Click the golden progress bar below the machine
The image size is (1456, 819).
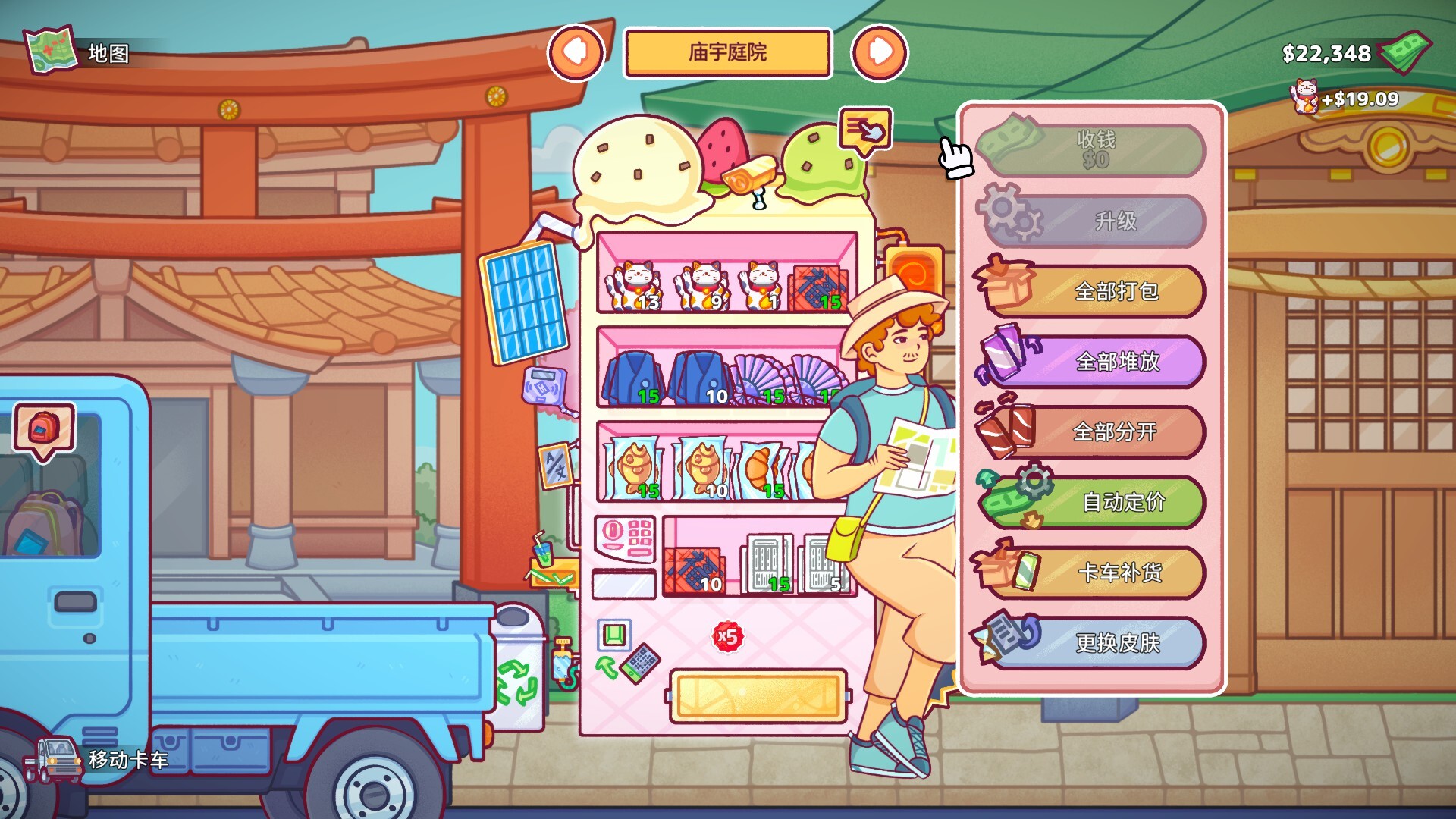[758, 695]
